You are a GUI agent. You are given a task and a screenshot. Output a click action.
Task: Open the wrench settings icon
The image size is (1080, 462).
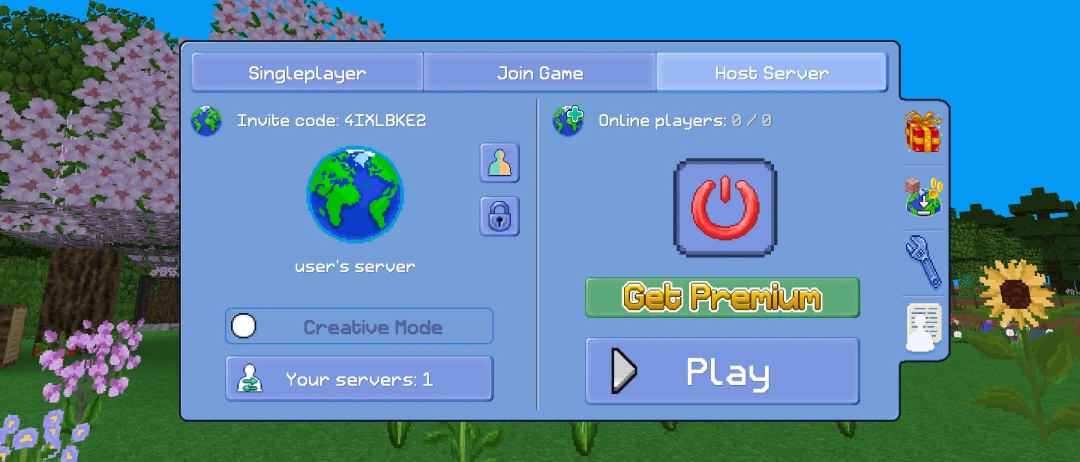pos(923,260)
